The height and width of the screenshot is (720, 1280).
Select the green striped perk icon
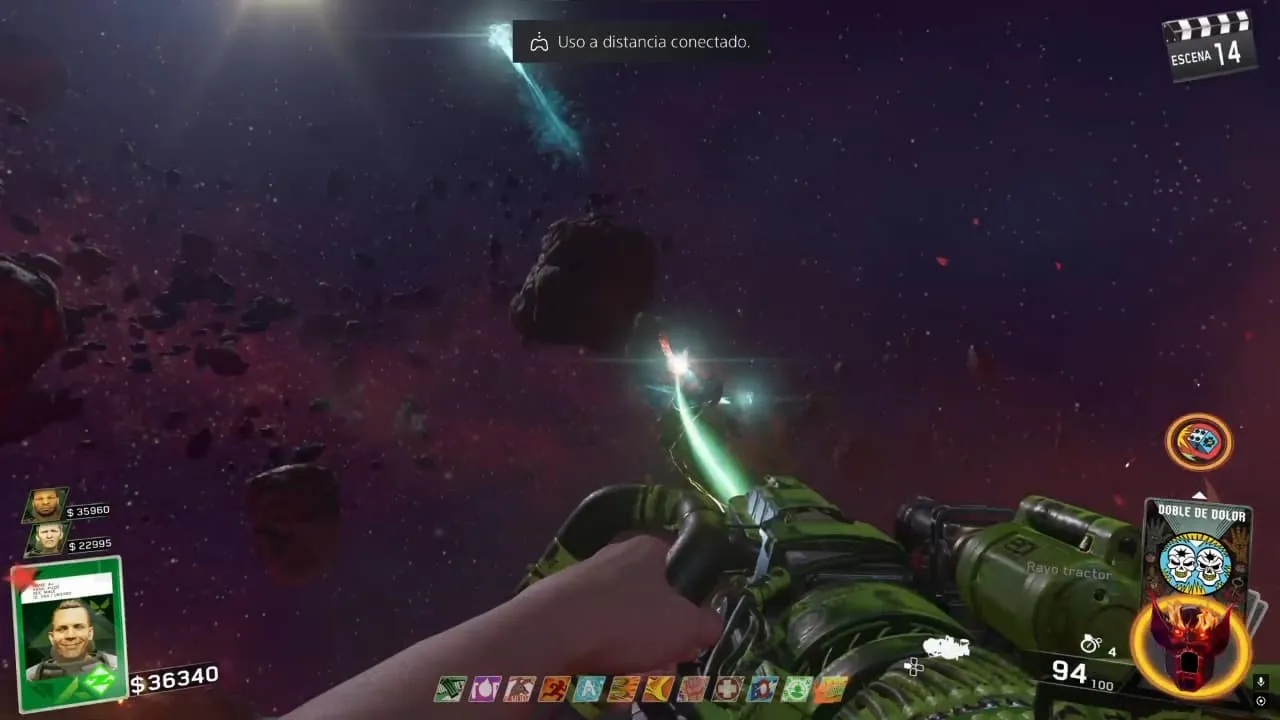coord(450,689)
